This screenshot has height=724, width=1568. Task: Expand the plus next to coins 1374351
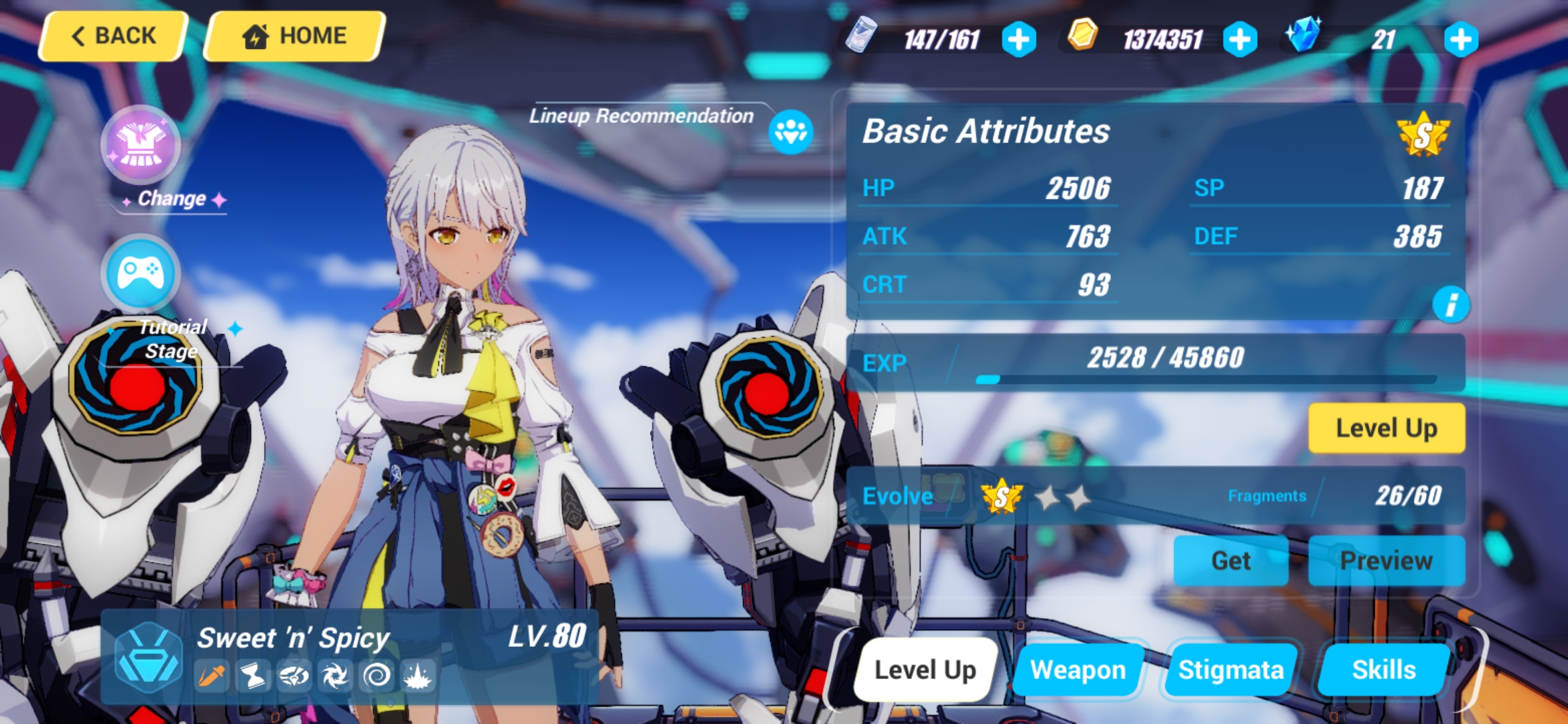pyautogui.click(x=1241, y=39)
